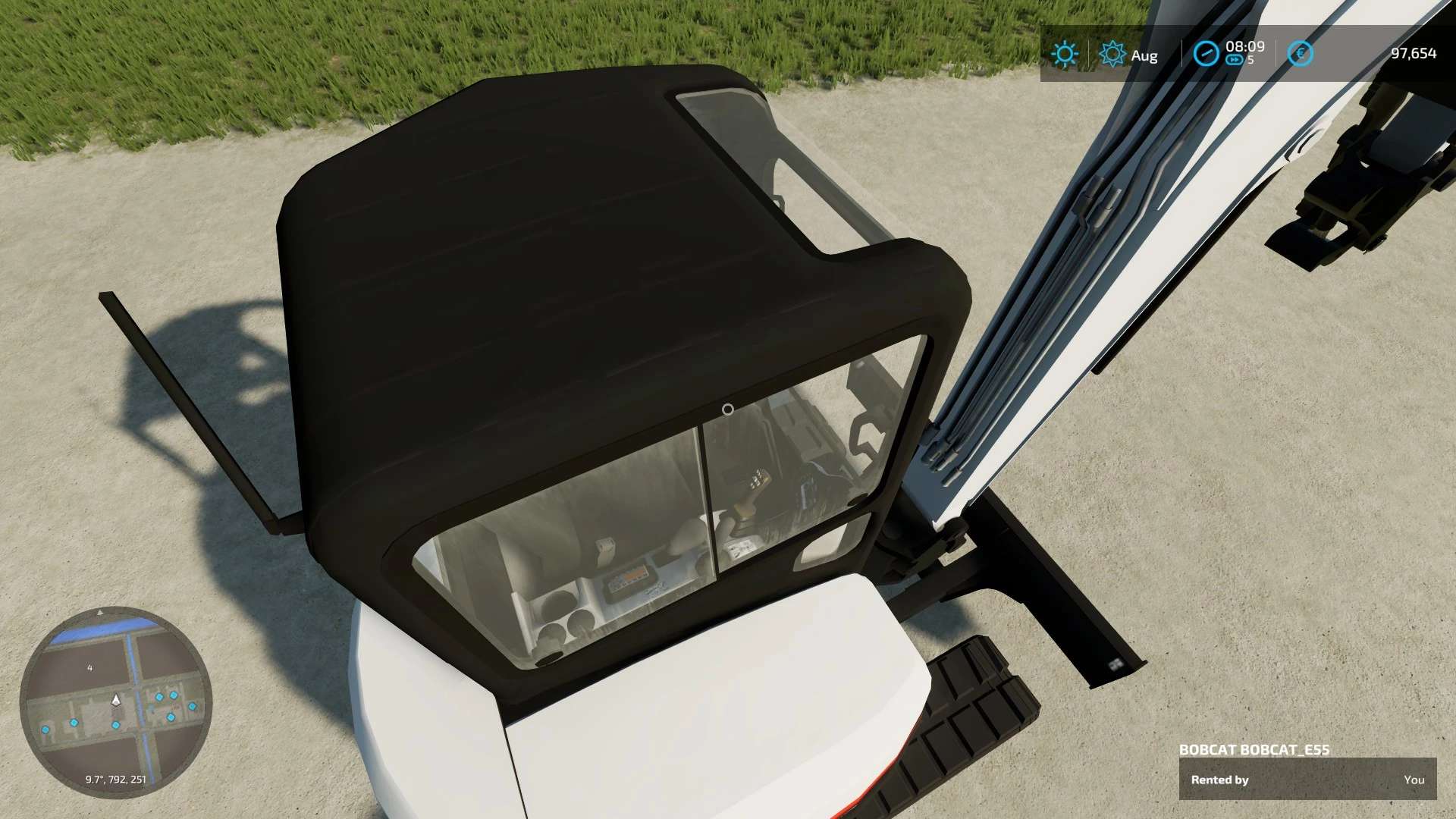Select the August season icon
Screen dimensions: 1456x819
tap(1112, 54)
